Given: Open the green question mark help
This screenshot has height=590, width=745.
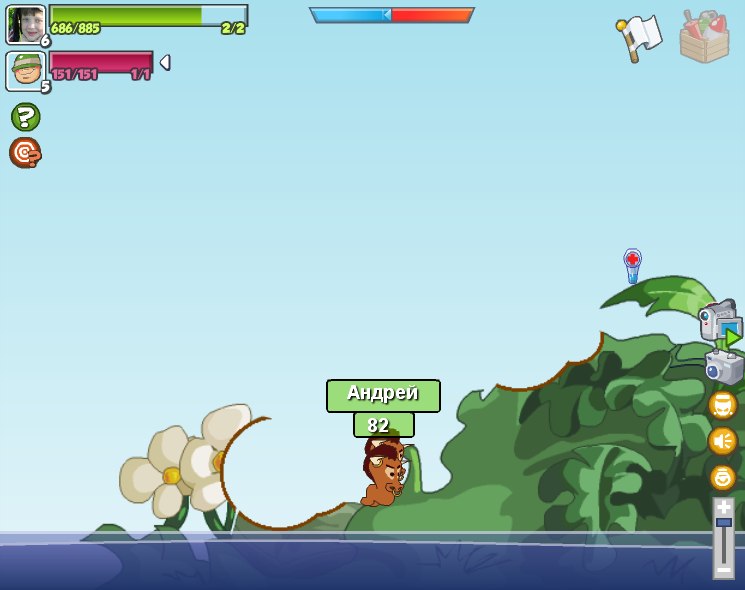Looking at the screenshot, I should (x=25, y=117).
